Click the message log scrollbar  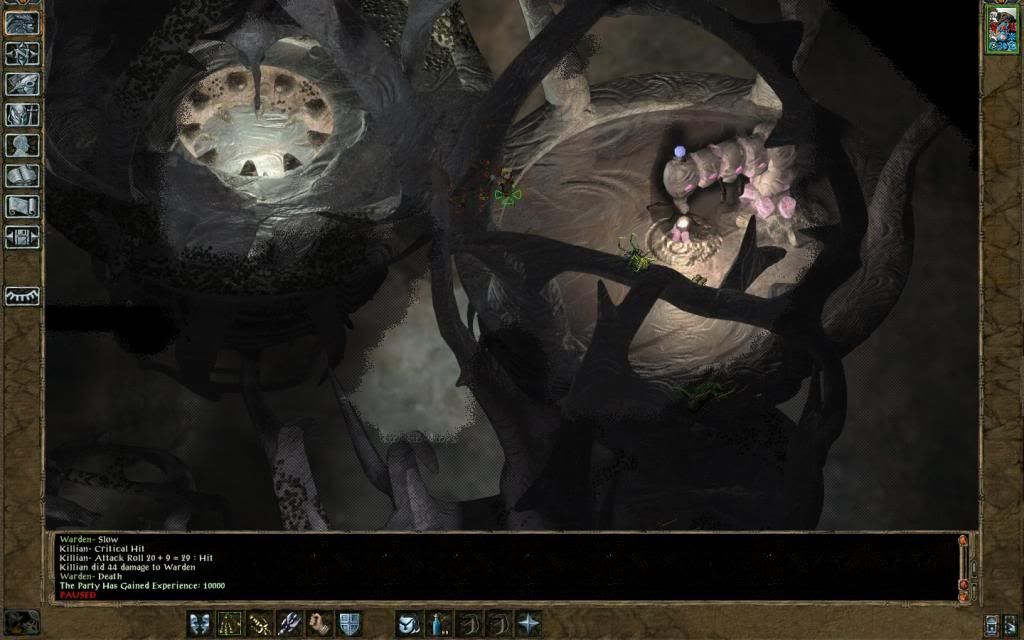click(963, 565)
